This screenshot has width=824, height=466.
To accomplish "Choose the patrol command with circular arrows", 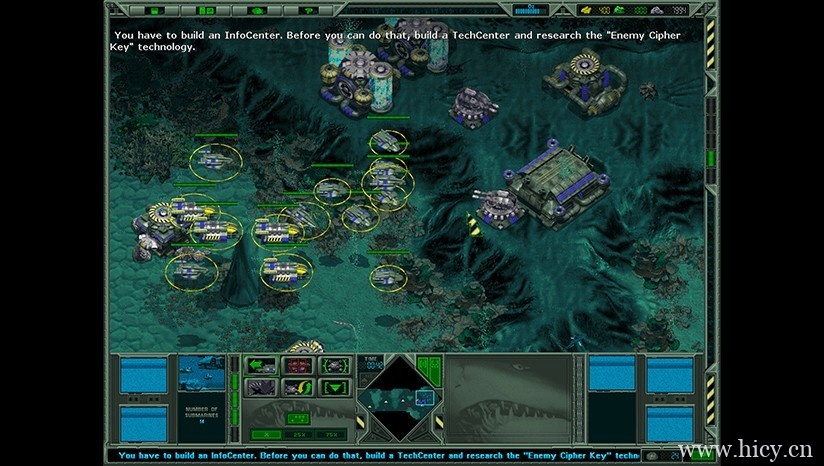I will (297, 387).
